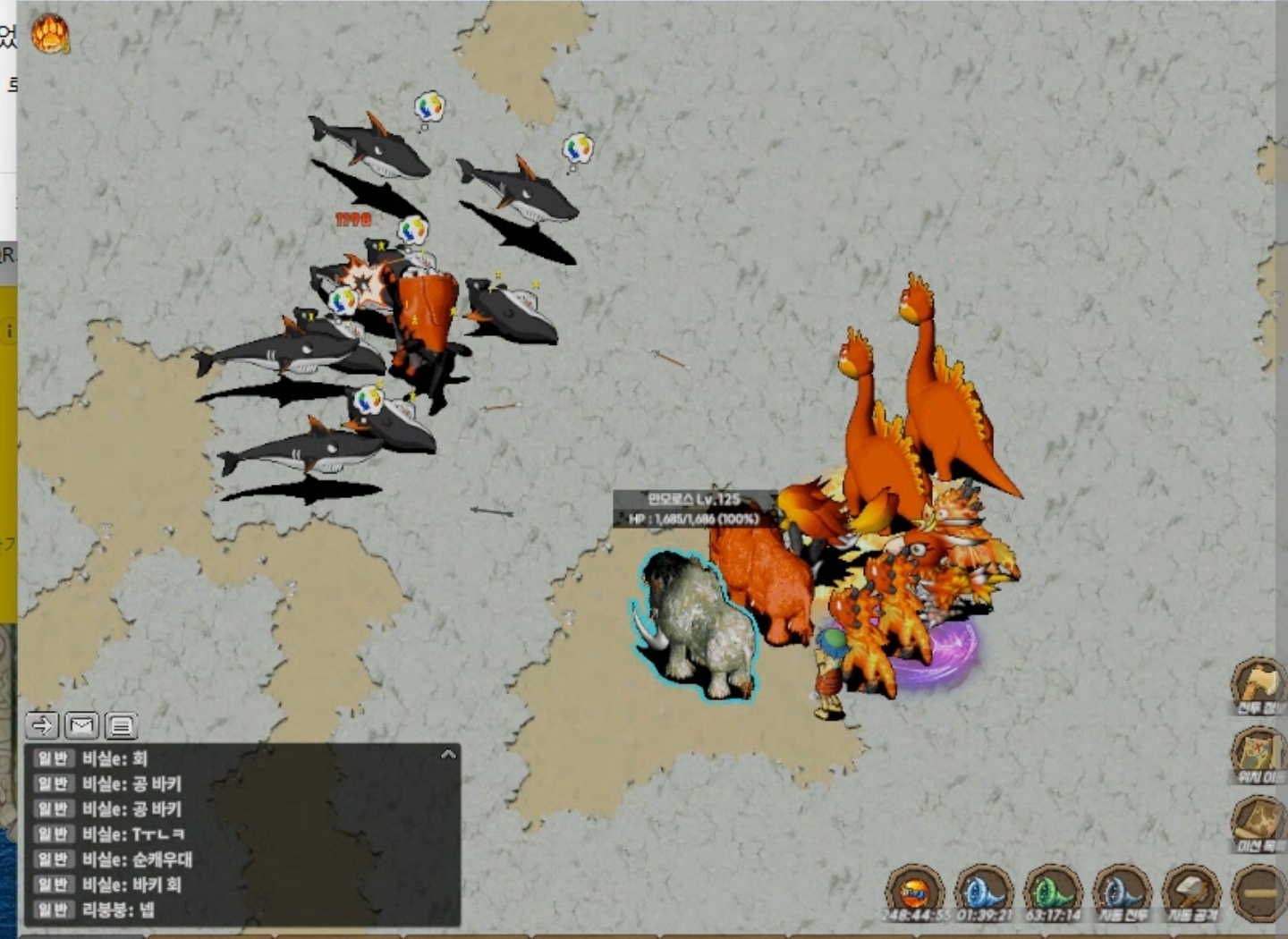Toggle auto battle horn button
This screenshot has height=939, width=1288.
coord(1122,891)
